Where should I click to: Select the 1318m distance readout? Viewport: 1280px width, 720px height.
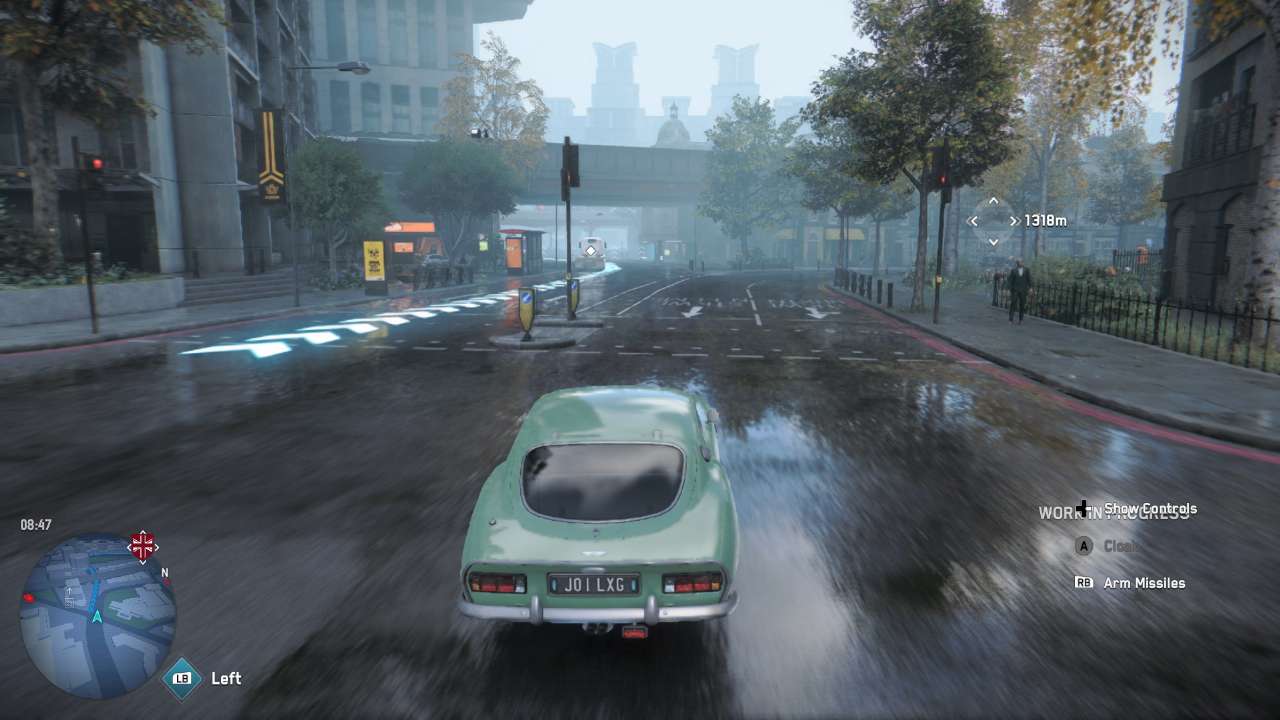pyautogui.click(x=1048, y=220)
